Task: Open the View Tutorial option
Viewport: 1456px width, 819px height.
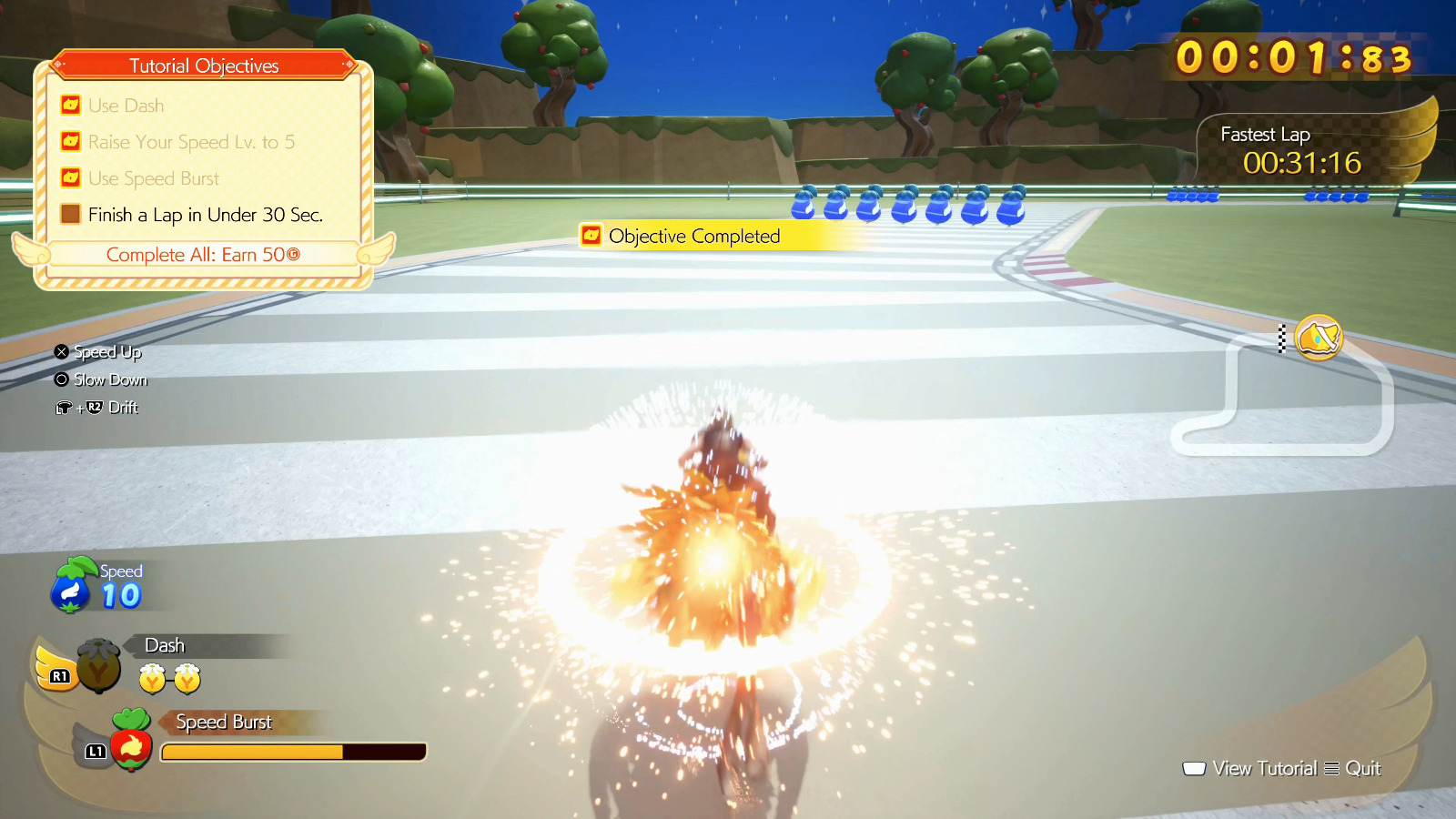Action: (1266, 768)
